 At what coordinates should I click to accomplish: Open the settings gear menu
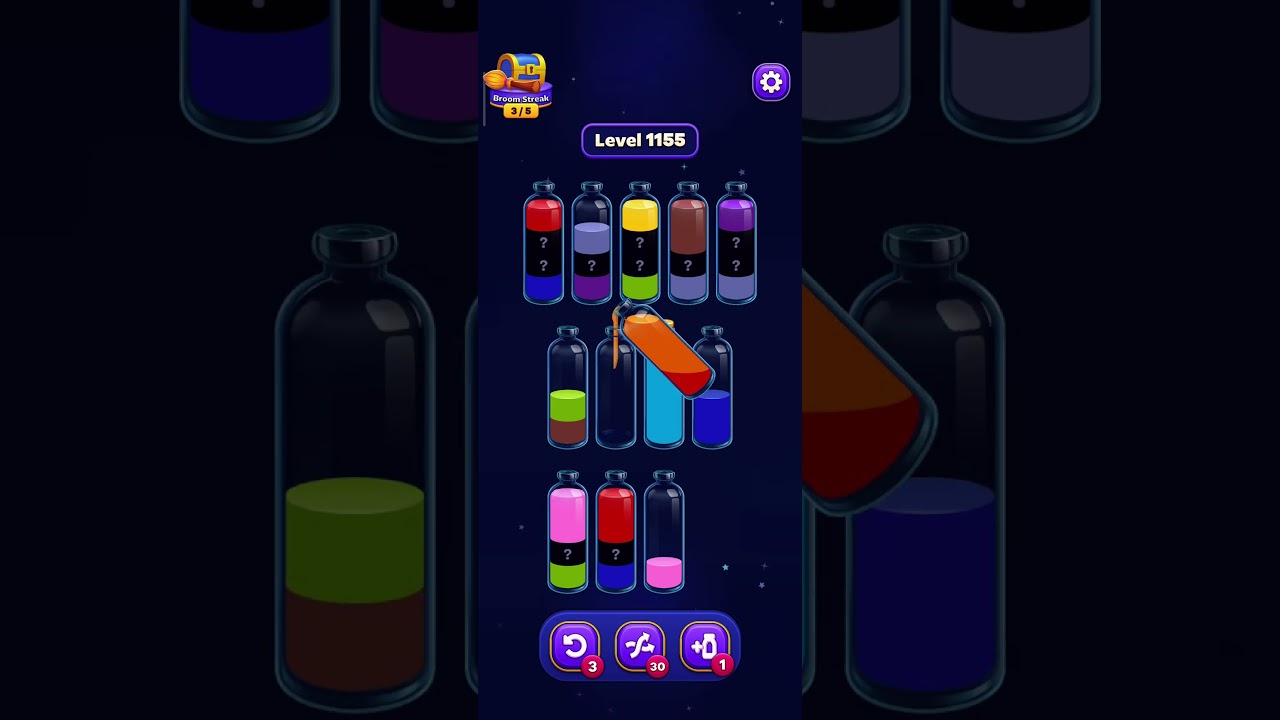pyautogui.click(x=770, y=81)
